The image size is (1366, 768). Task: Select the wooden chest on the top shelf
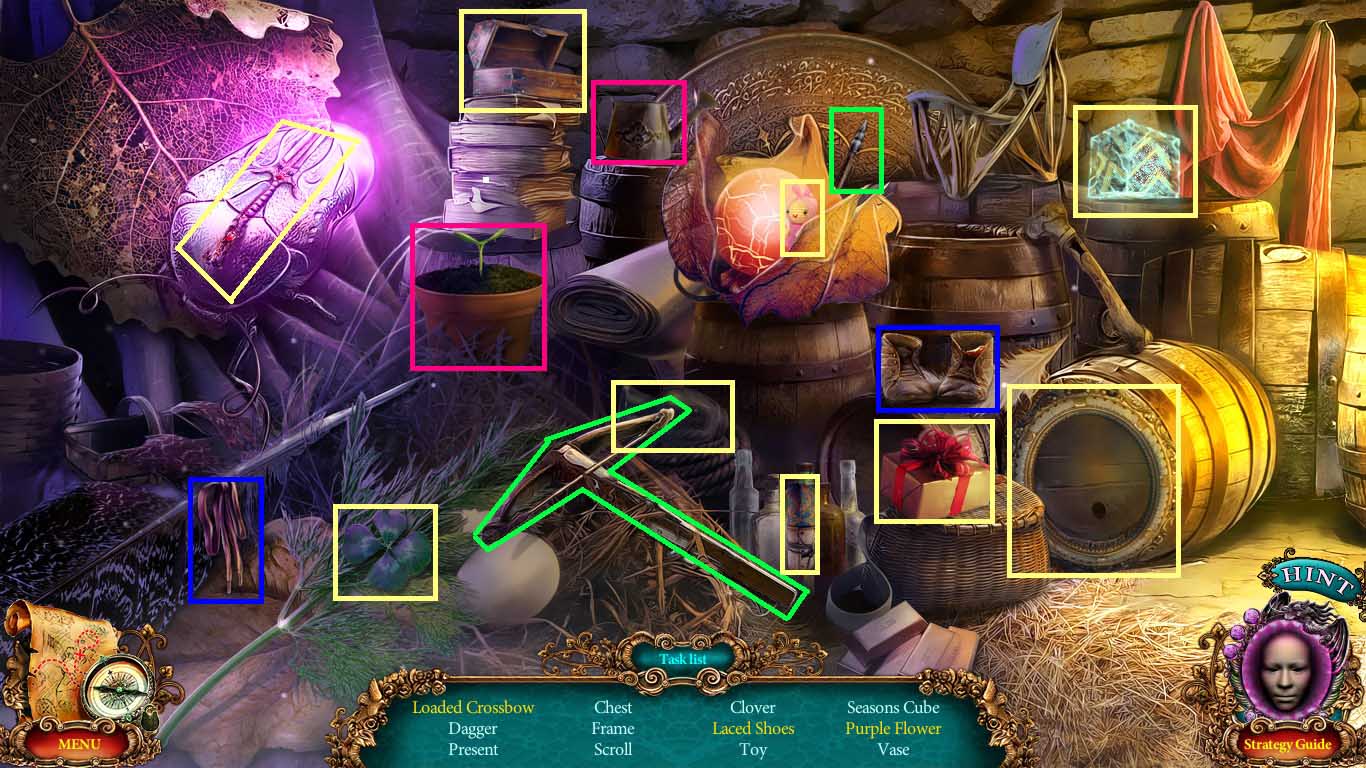pos(520,60)
